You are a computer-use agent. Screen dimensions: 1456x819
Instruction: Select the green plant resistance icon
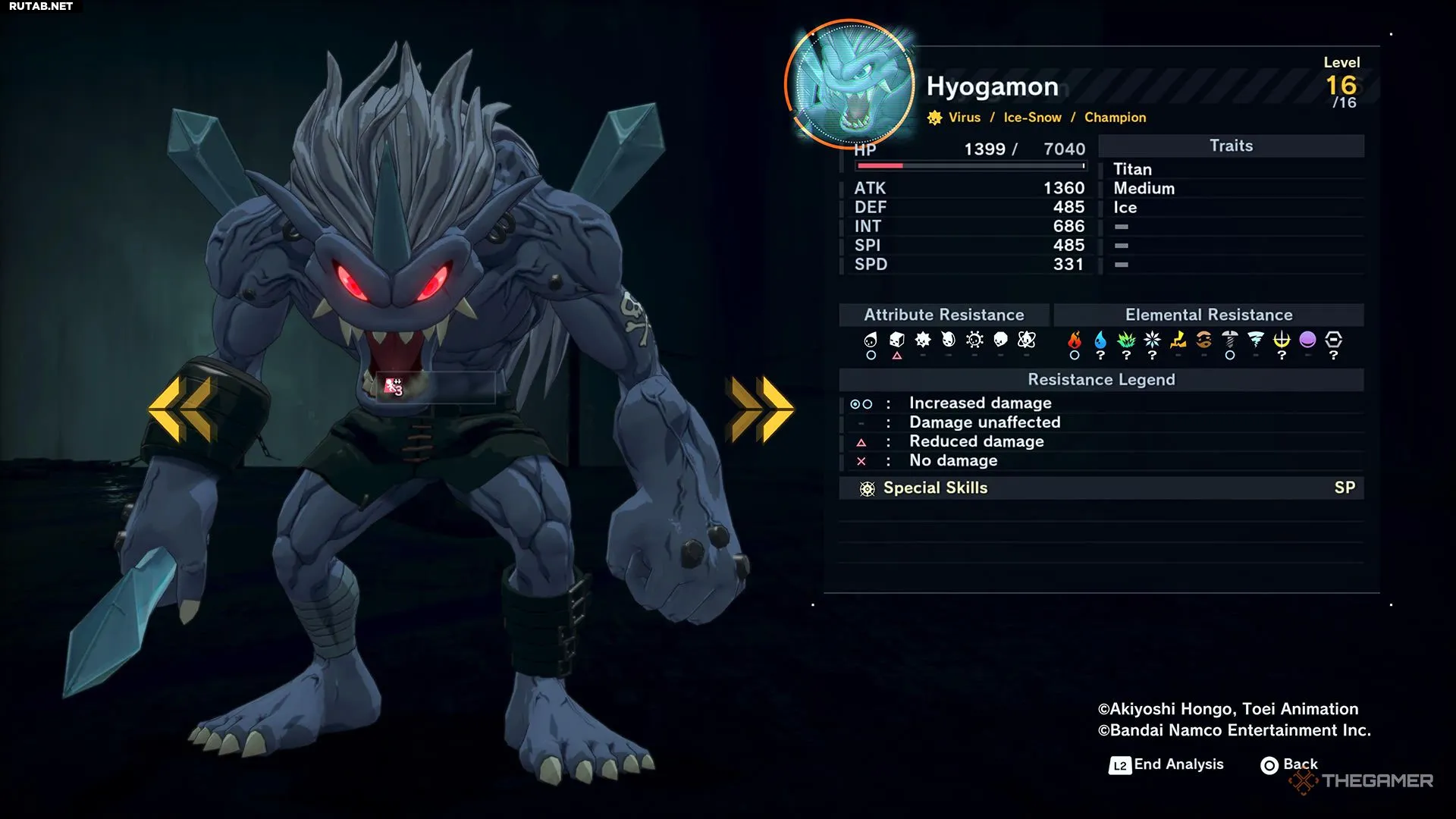[x=1126, y=340]
